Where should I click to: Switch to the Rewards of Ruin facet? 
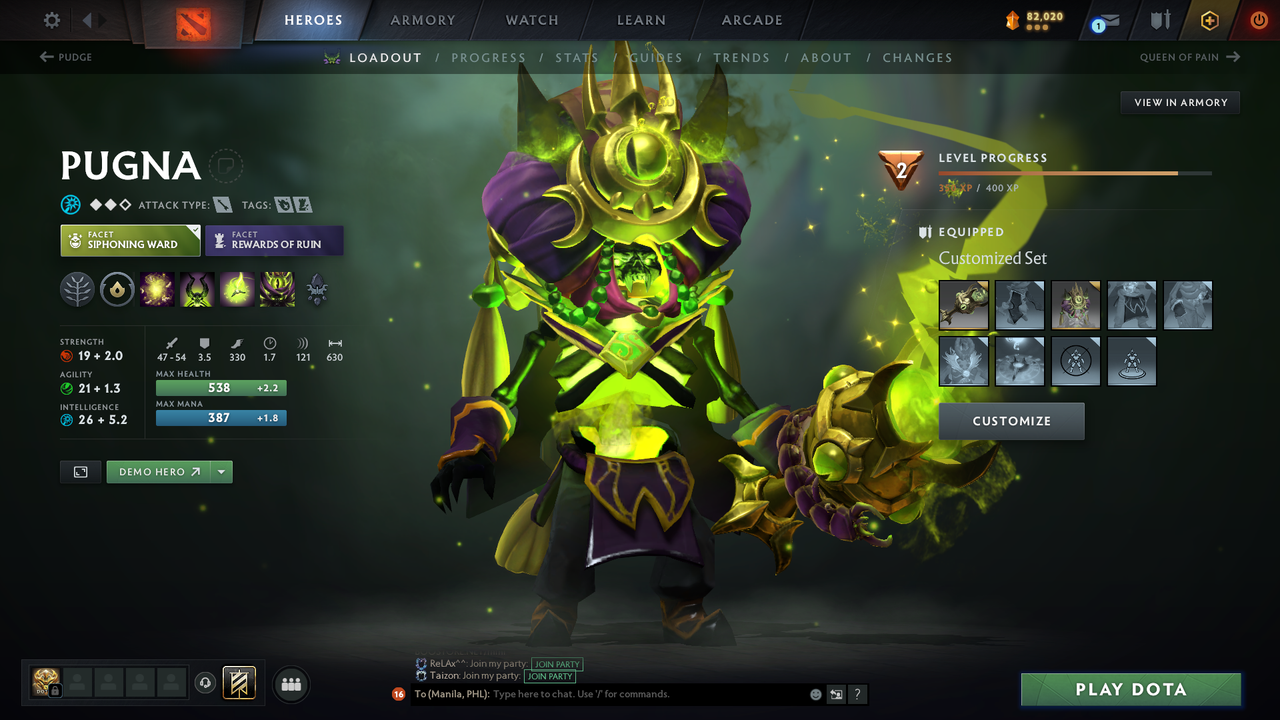[274, 240]
